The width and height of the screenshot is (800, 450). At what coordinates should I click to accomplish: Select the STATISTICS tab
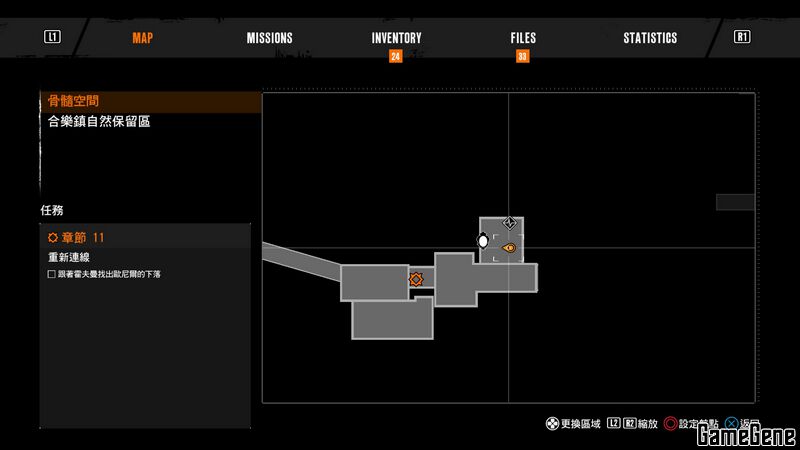tap(650, 38)
